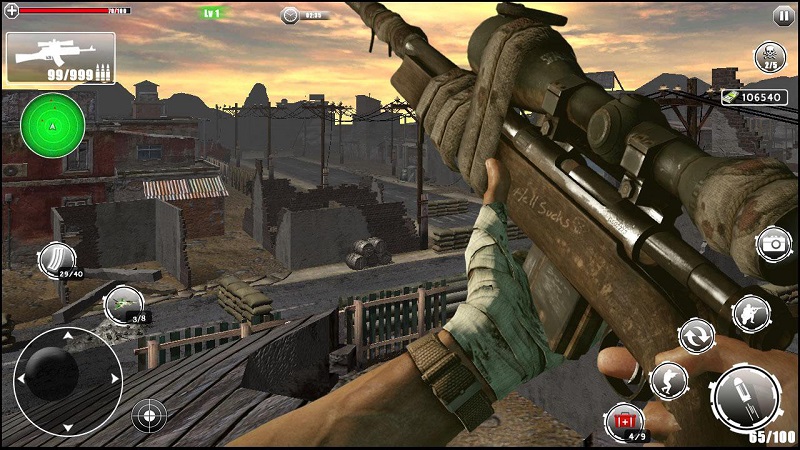Tap the circular arrows swap button
This screenshot has width=800, height=450.
697,335
